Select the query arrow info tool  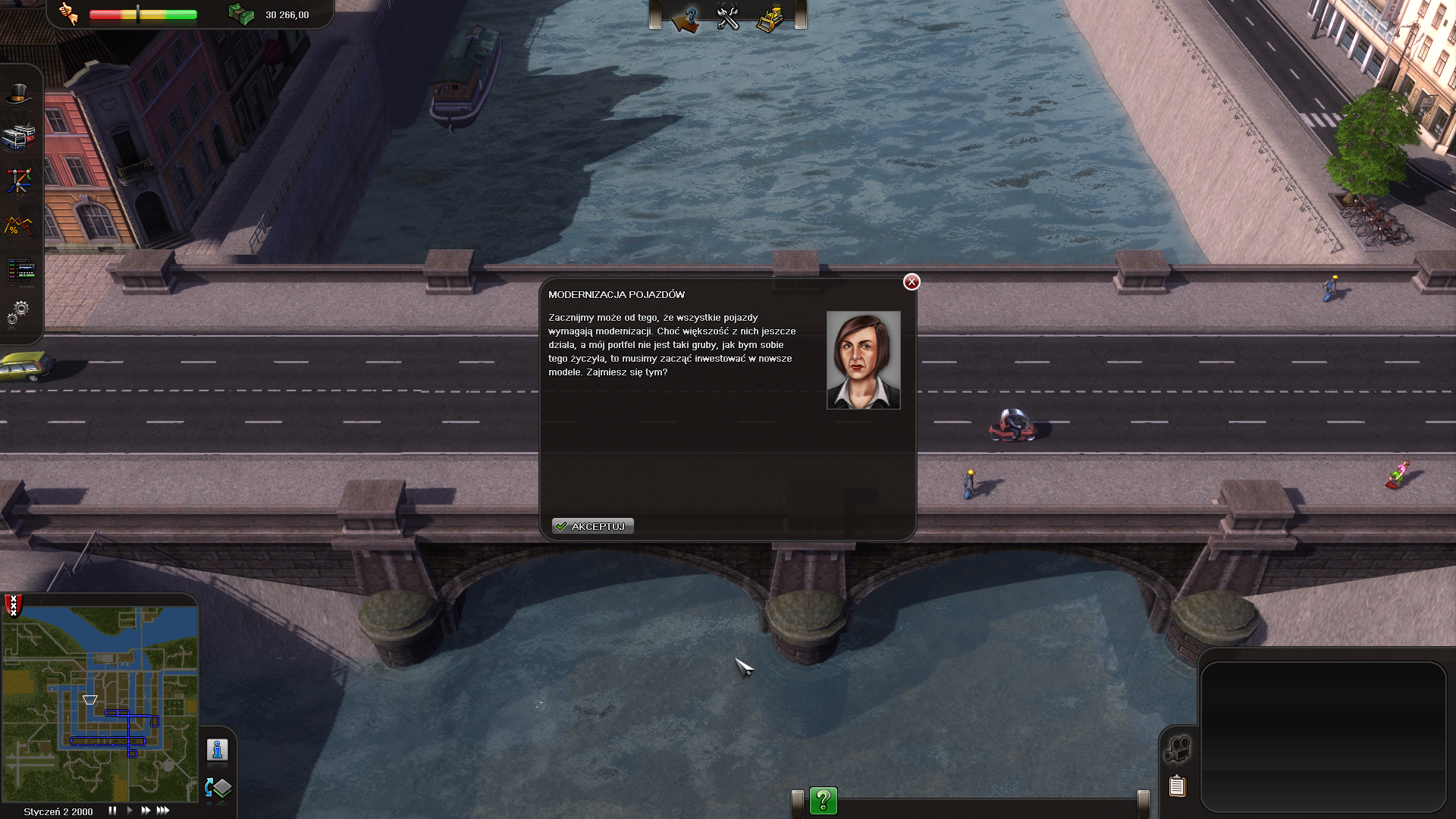(686, 17)
